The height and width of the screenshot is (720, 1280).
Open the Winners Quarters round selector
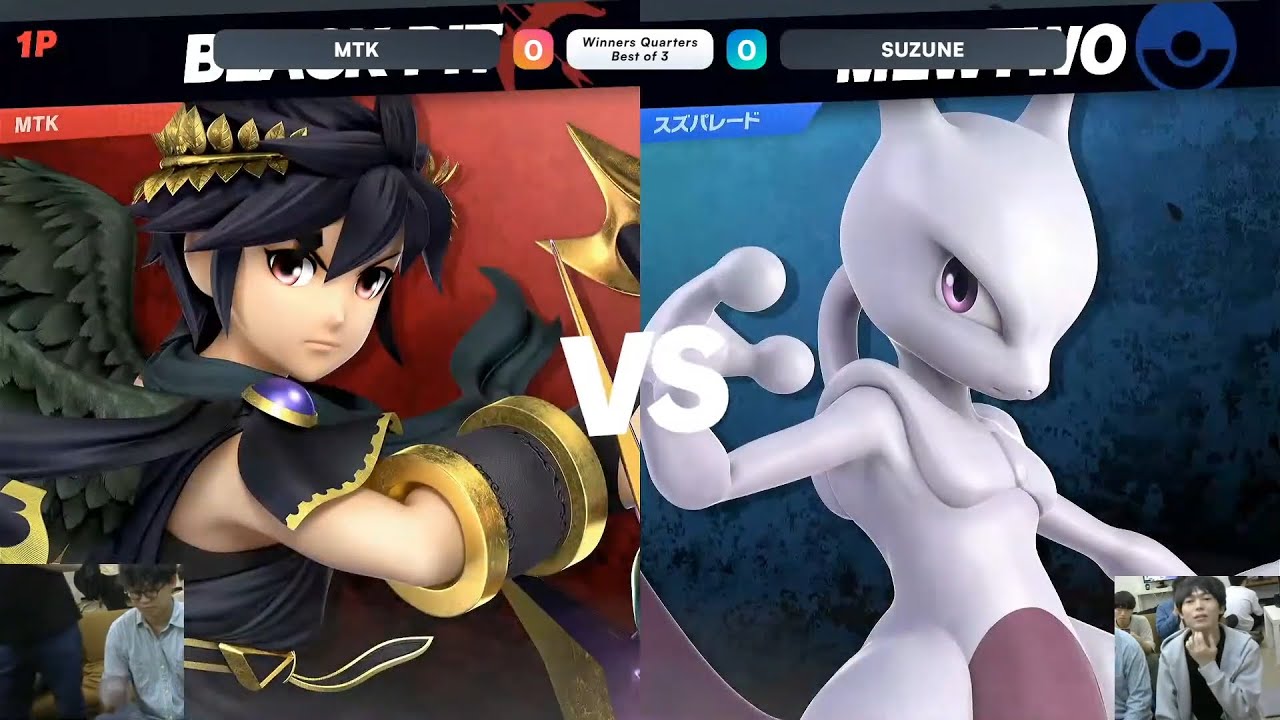tap(641, 42)
